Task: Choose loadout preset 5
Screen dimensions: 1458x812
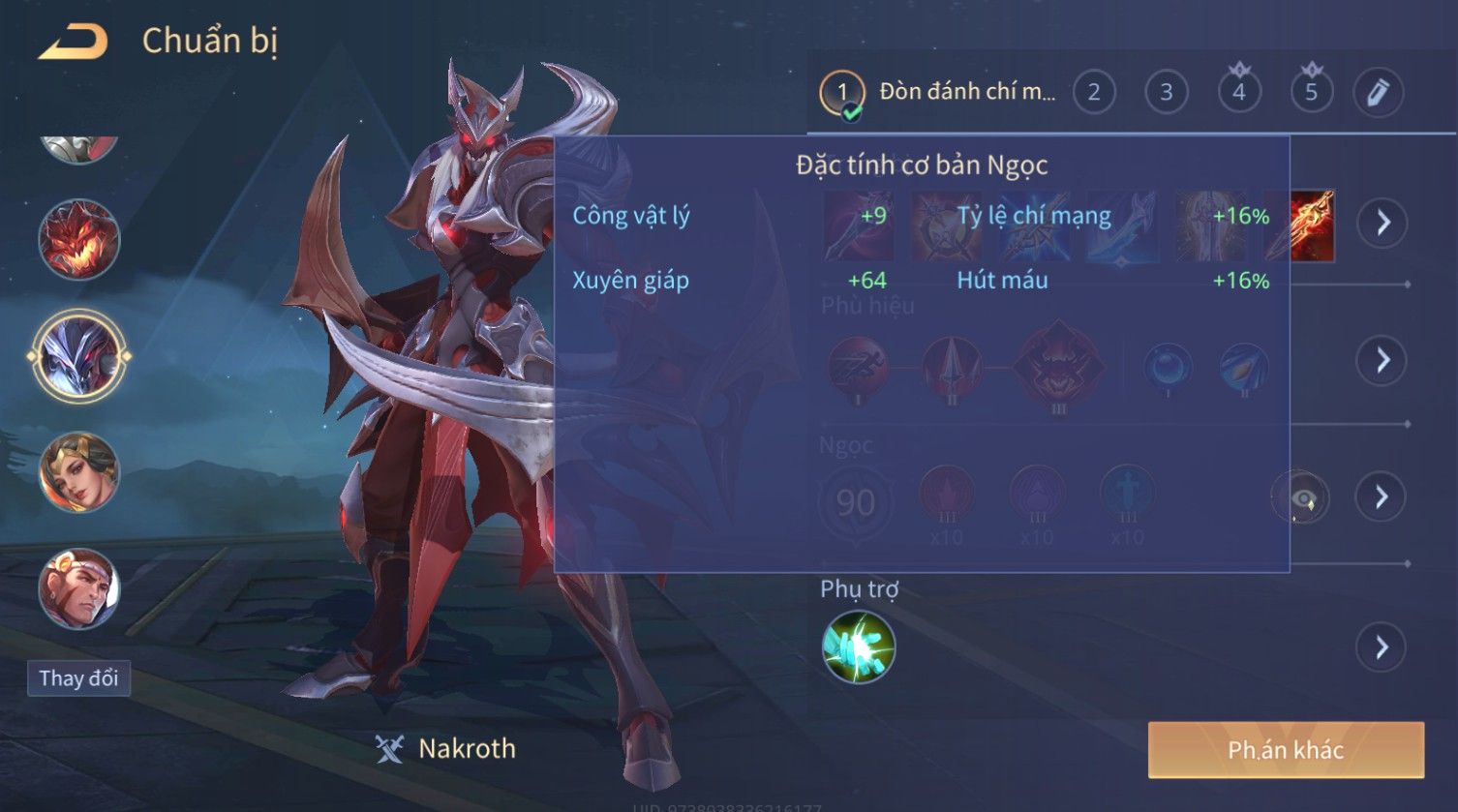Action: pos(1311,93)
